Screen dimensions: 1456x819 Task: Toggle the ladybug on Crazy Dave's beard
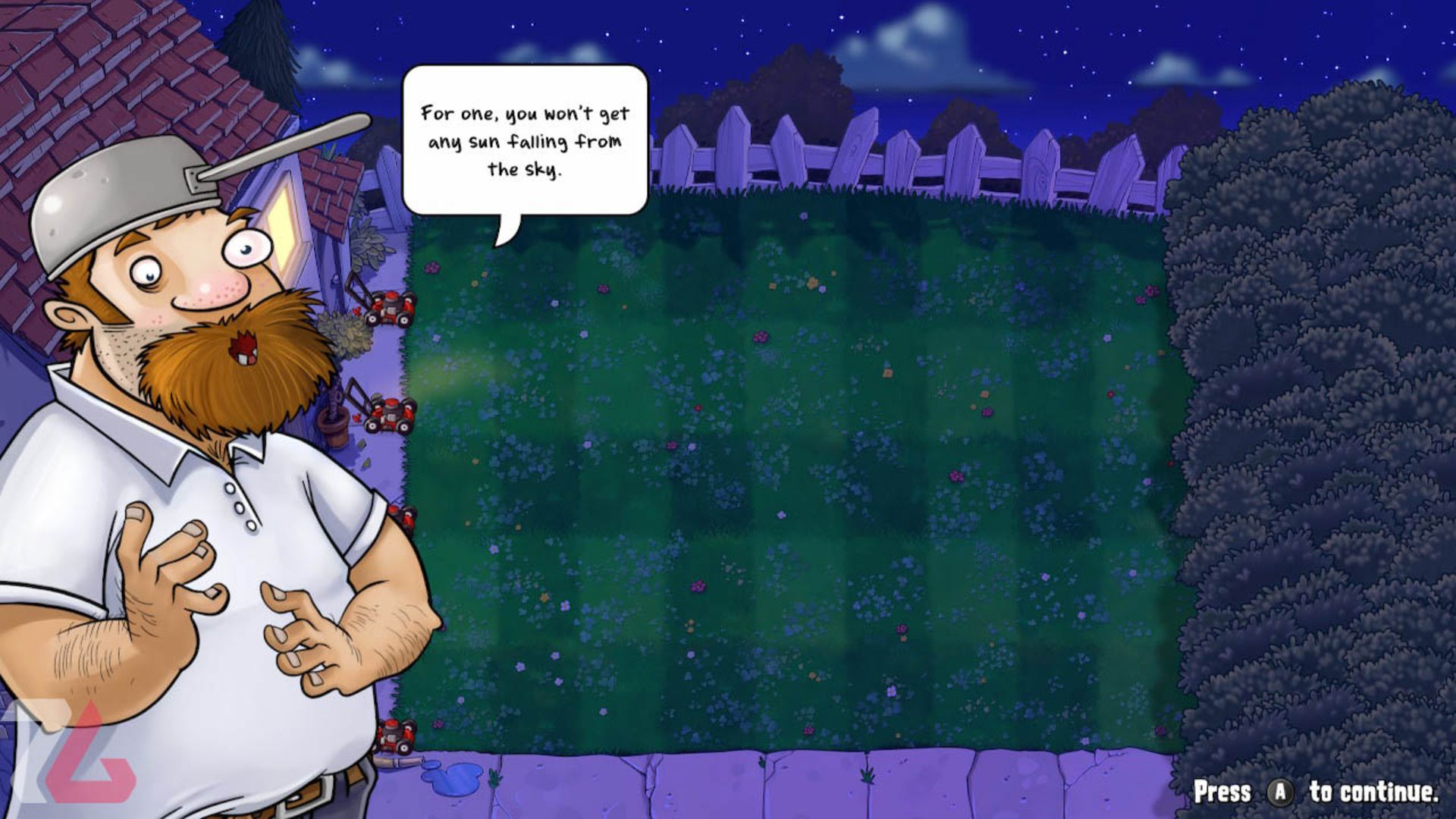pyautogui.click(x=241, y=346)
